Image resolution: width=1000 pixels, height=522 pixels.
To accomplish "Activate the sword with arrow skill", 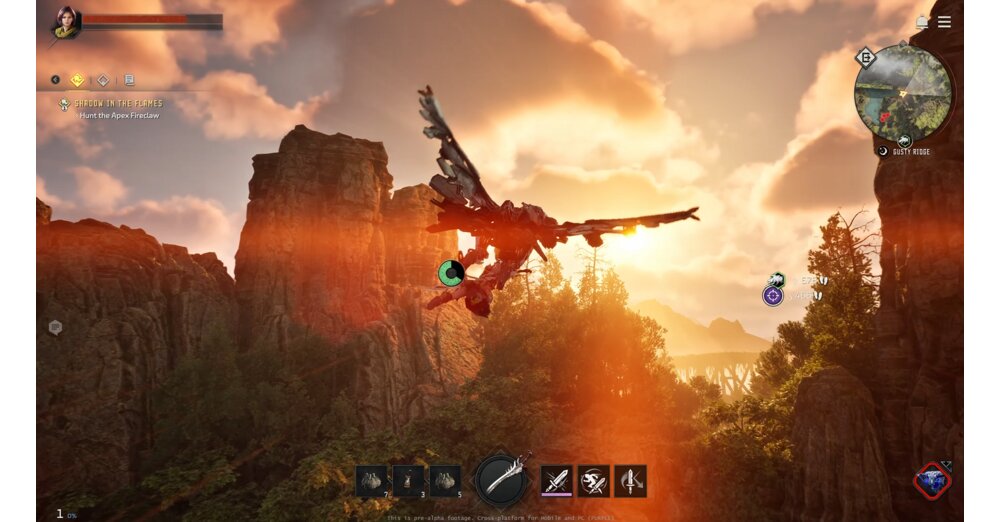I will pos(630,481).
